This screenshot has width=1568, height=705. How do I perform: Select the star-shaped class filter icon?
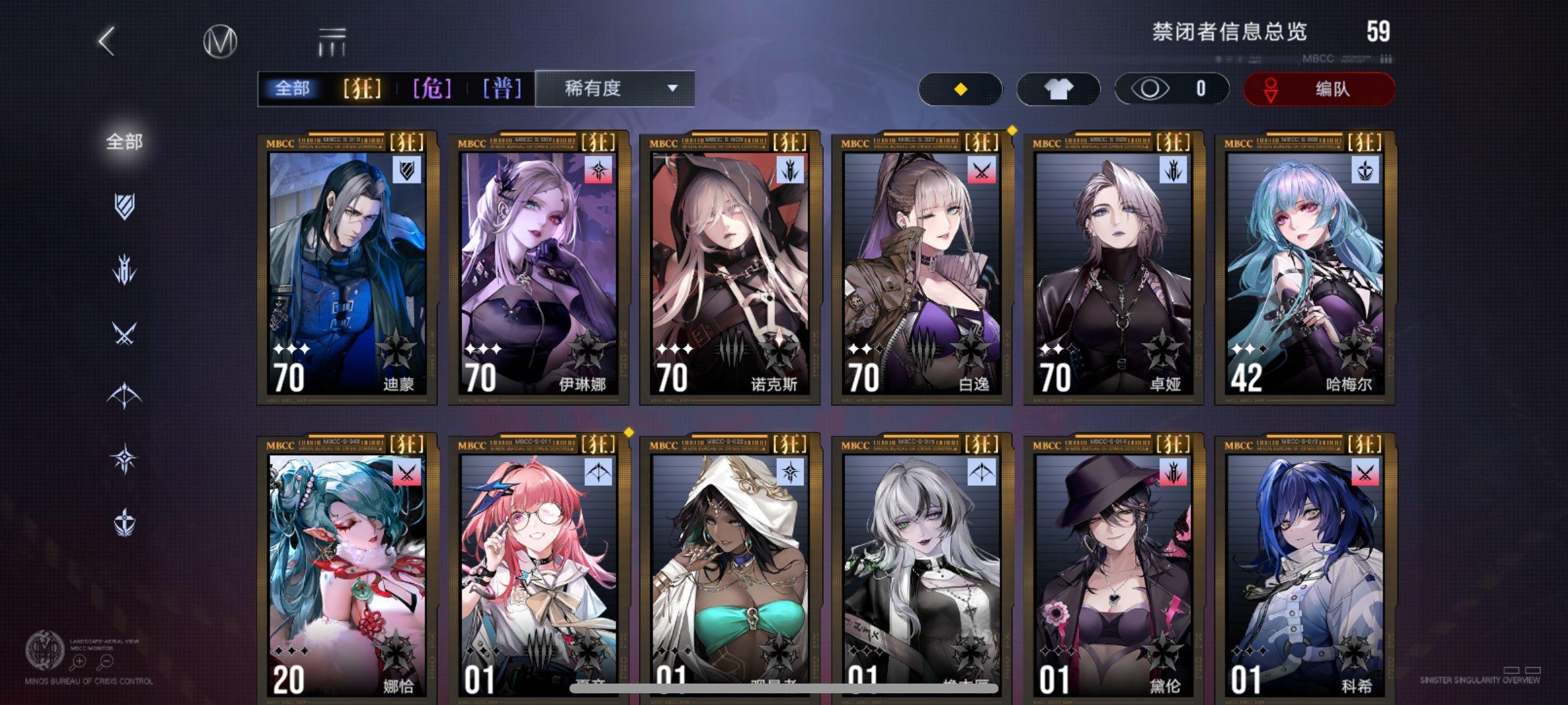124,457
